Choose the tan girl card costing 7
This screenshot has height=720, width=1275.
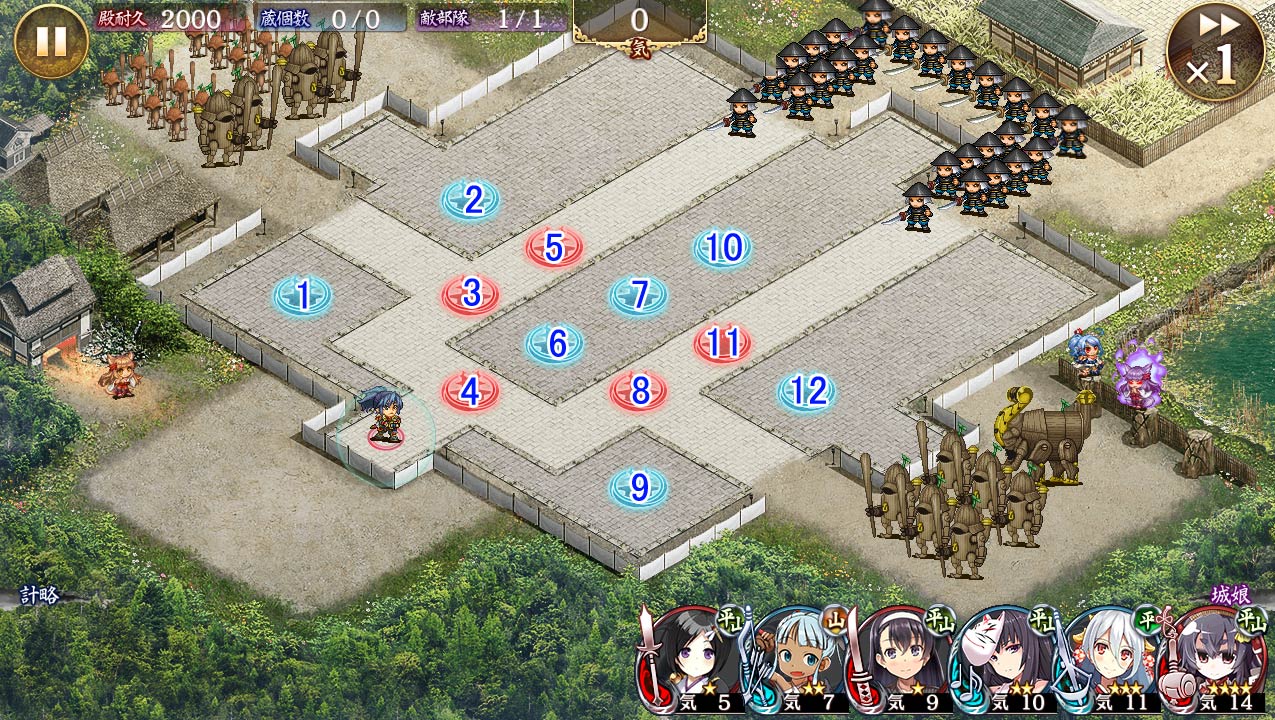pos(795,660)
